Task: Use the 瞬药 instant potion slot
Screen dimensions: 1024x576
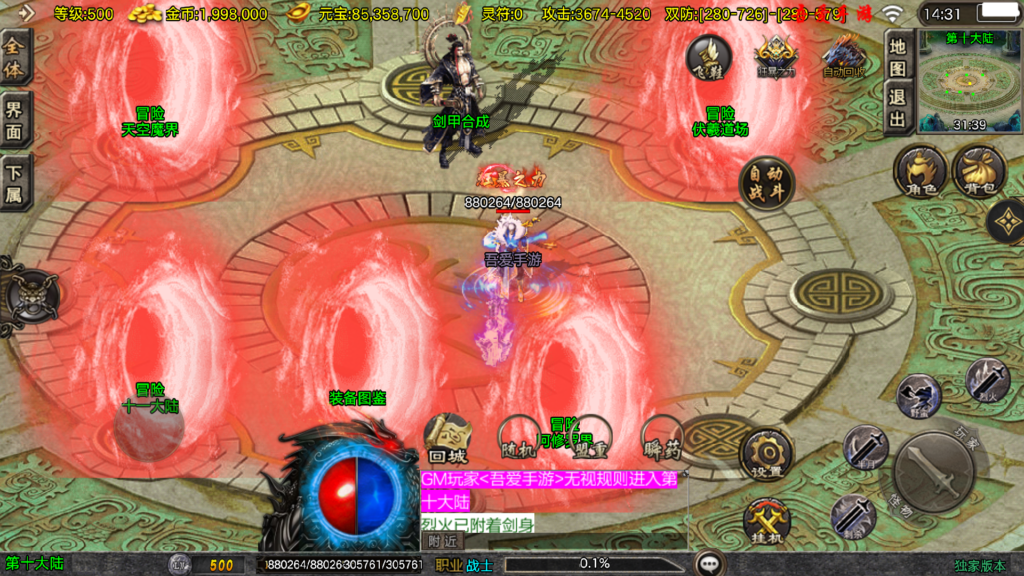Action: click(x=661, y=437)
